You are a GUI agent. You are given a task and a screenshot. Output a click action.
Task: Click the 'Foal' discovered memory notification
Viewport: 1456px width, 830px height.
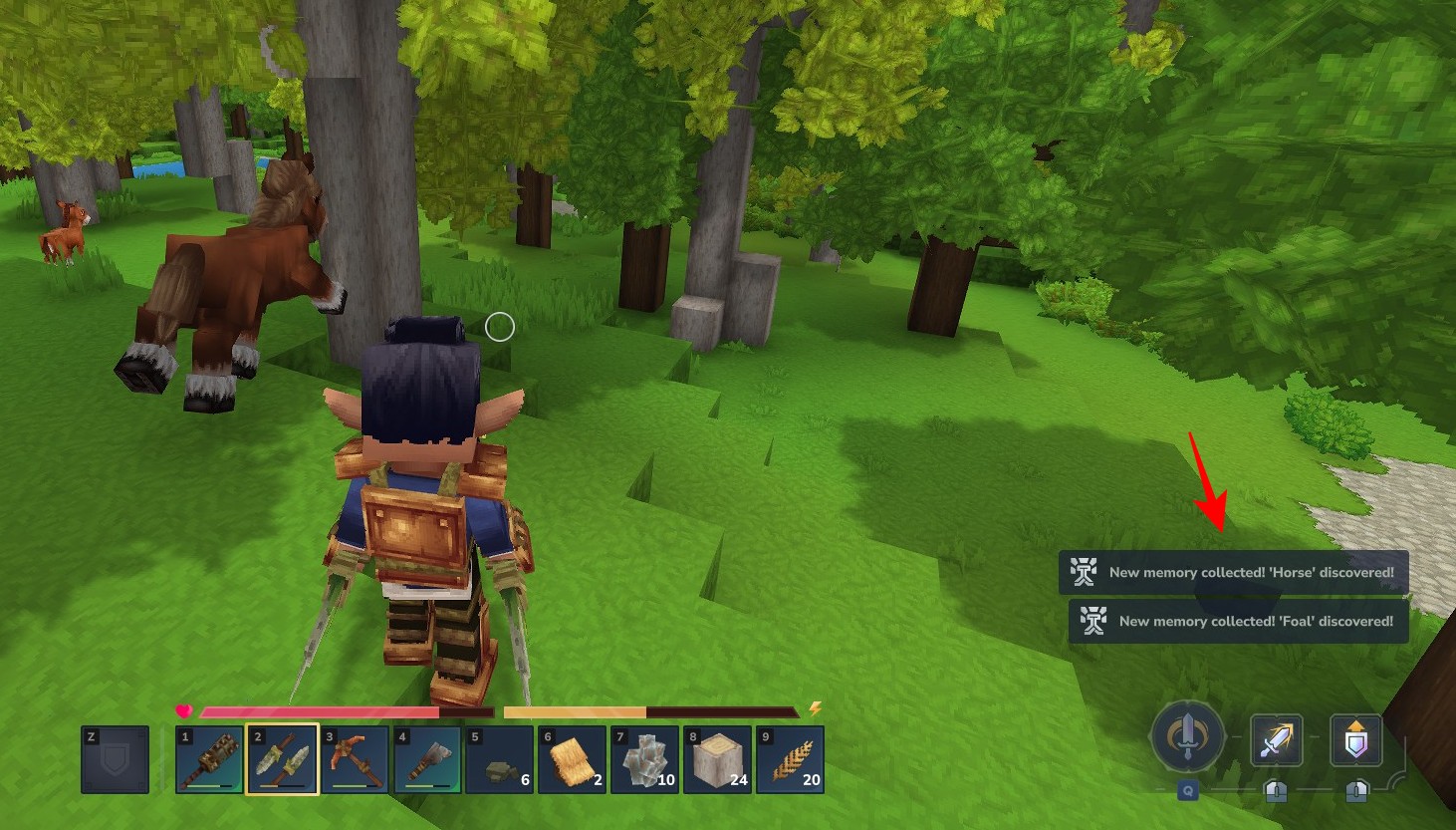coord(1239,622)
